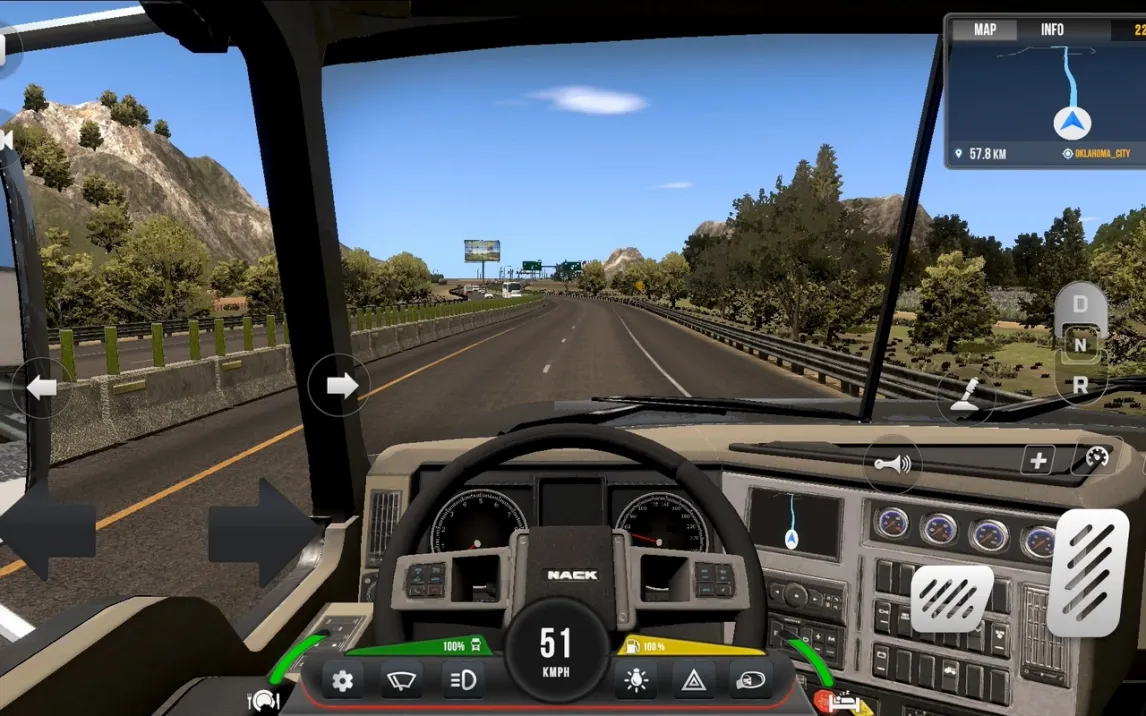
Task: Step on the tall accelerator pedal
Action: (1087, 572)
